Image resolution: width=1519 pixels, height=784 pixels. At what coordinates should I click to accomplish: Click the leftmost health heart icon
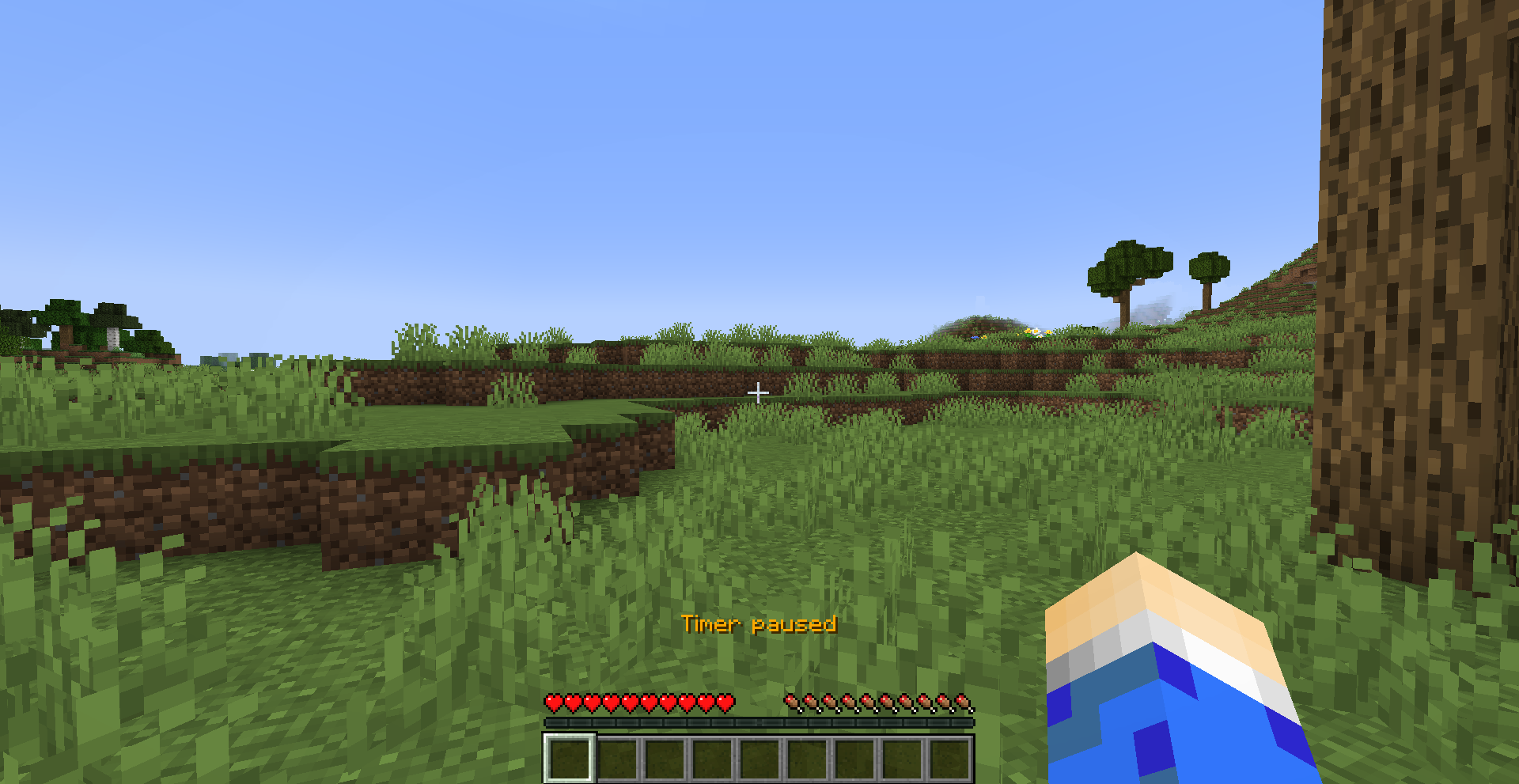(x=553, y=703)
